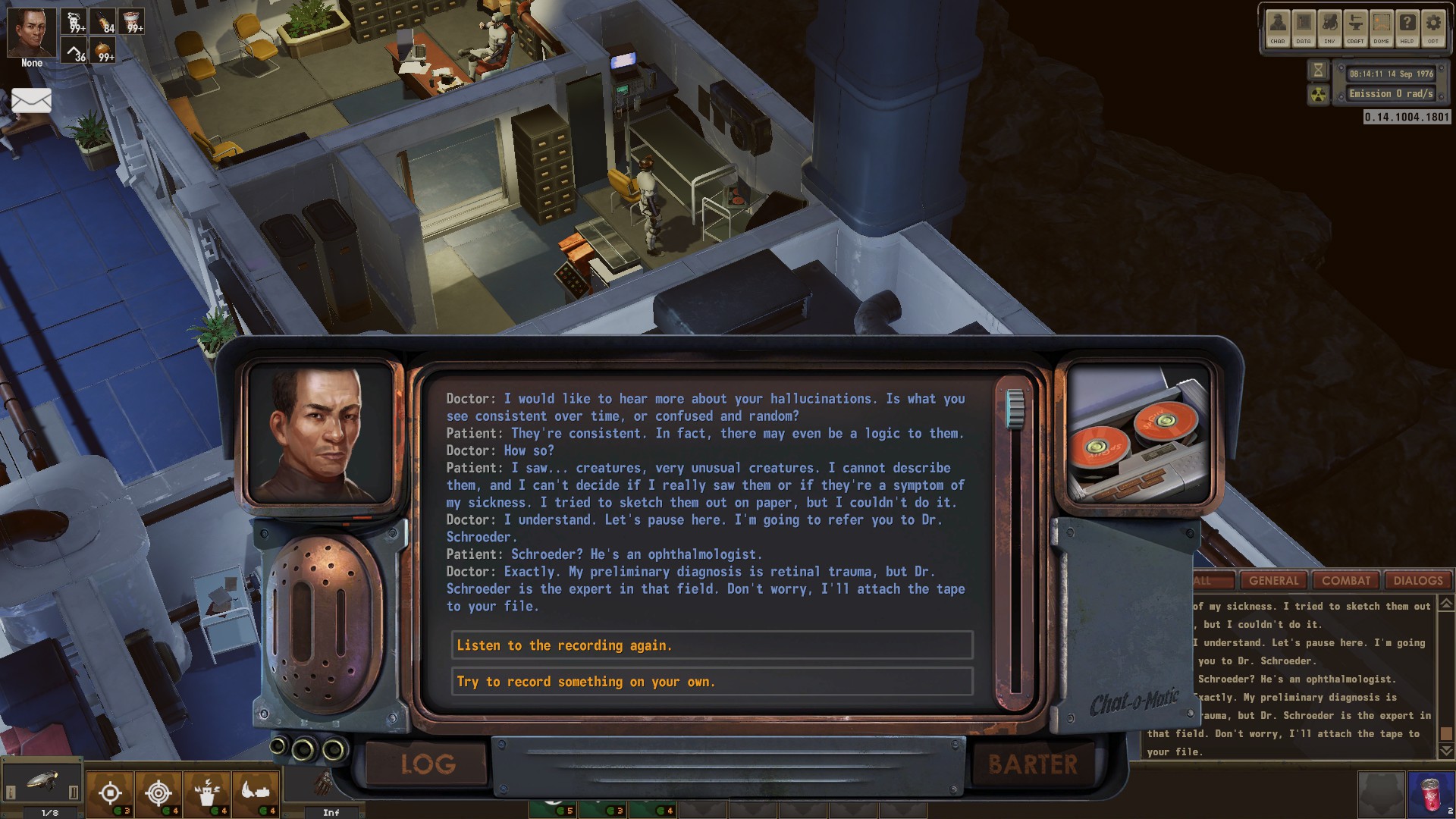Click the radiation trefoil icon
The image size is (1456, 819).
coord(1319,95)
